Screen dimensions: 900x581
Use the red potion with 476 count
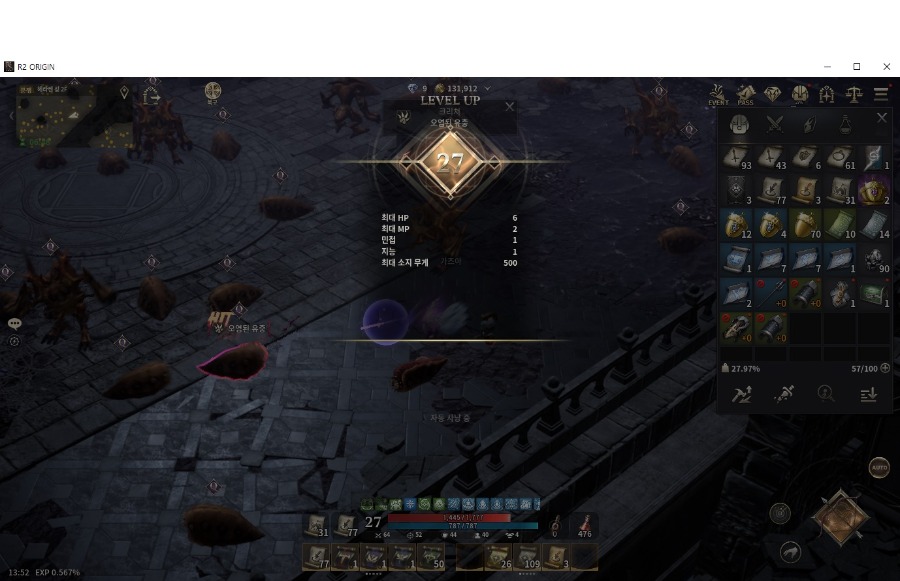tap(583, 525)
